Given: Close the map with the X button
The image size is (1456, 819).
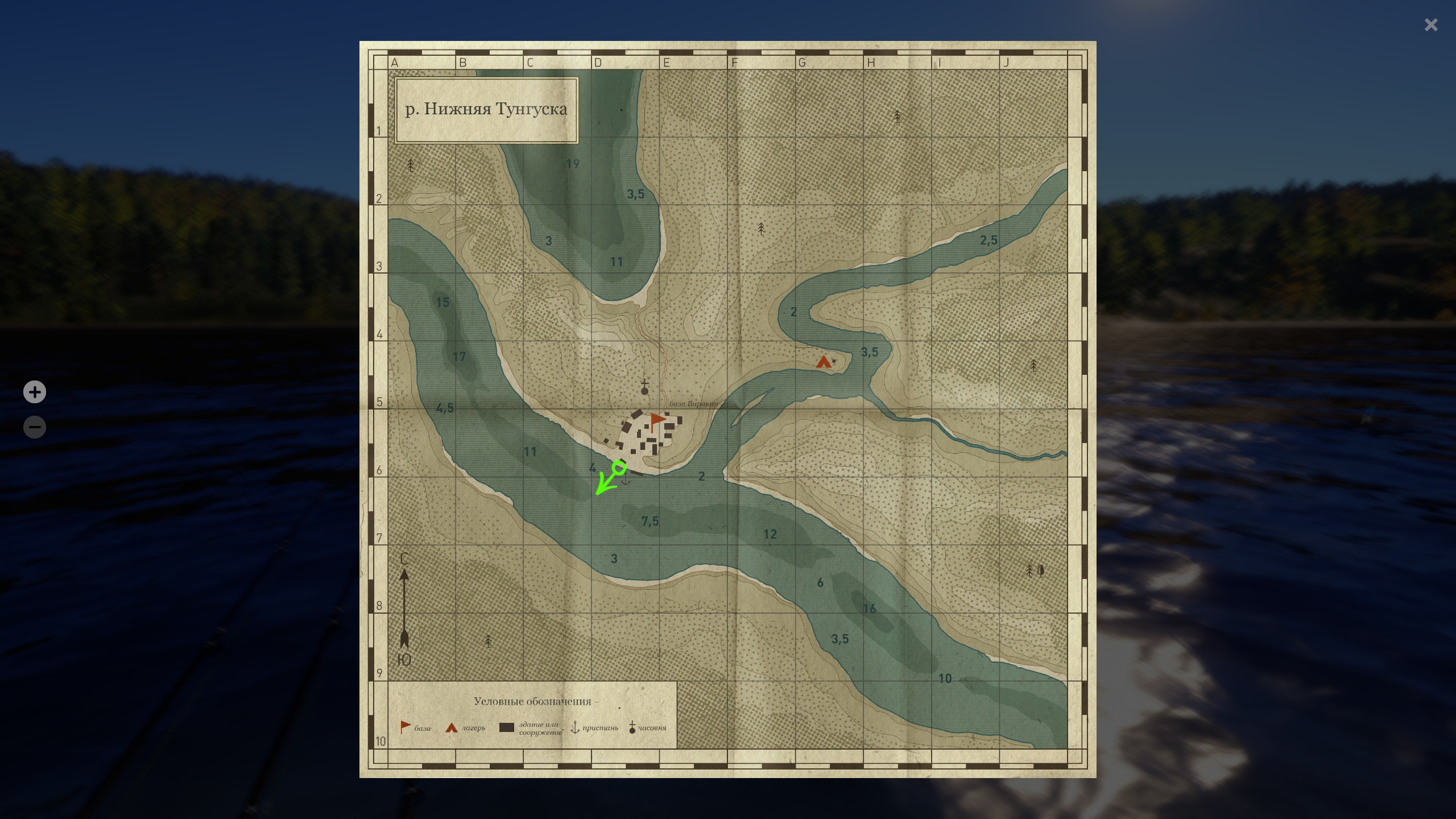Looking at the screenshot, I should 1430,25.
